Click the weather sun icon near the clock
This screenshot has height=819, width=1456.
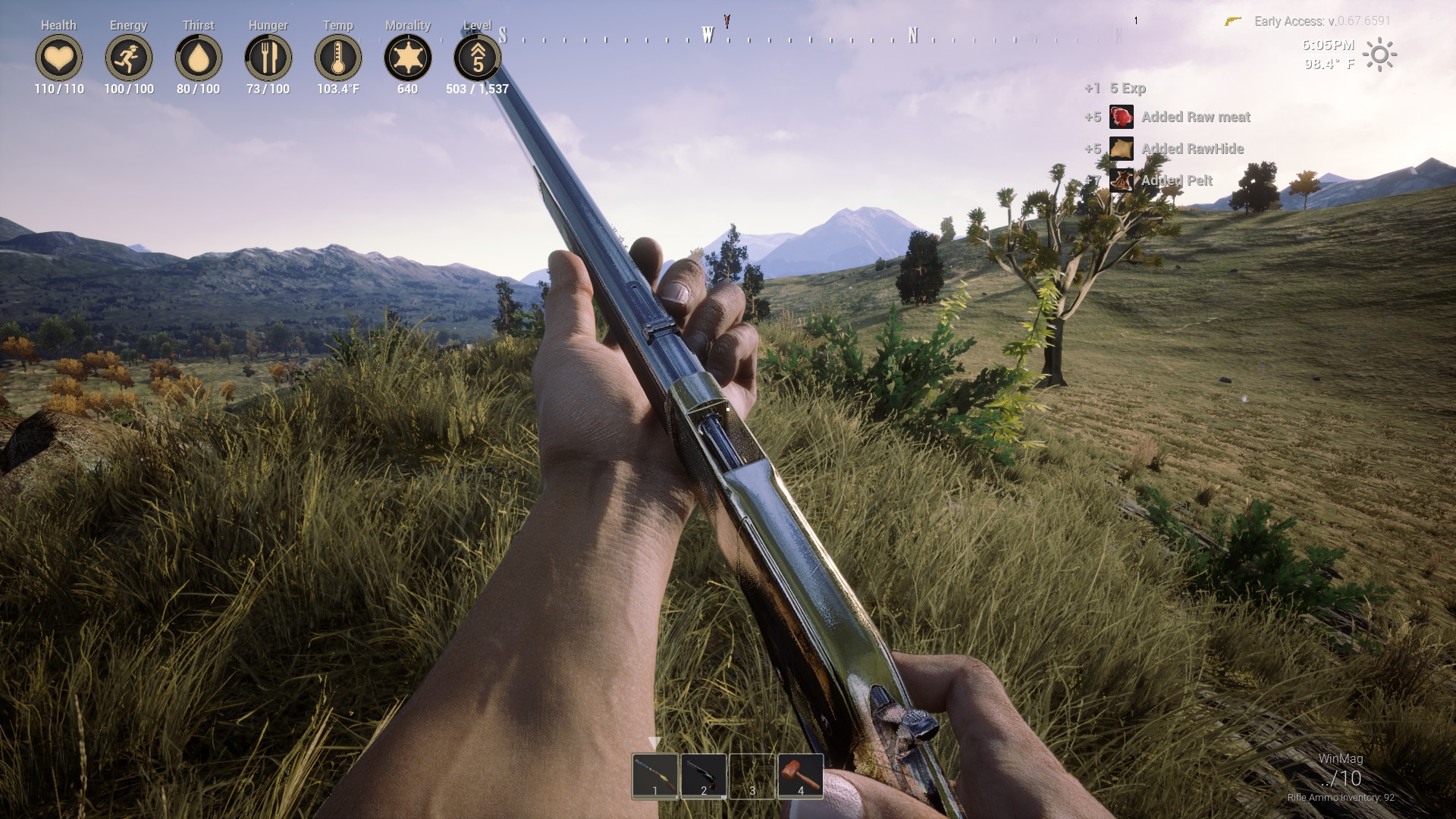pos(1382,54)
